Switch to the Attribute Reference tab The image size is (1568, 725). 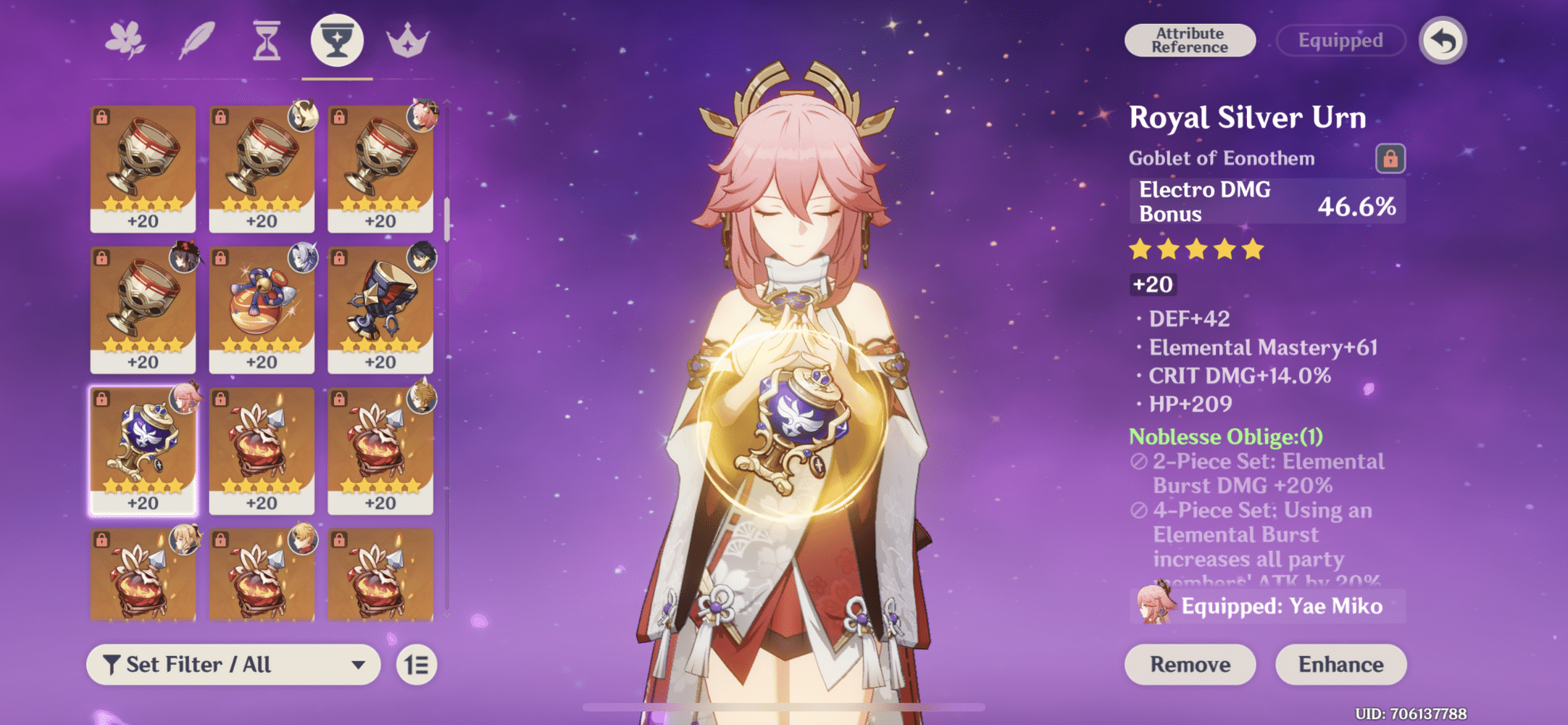(x=1189, y=40)
